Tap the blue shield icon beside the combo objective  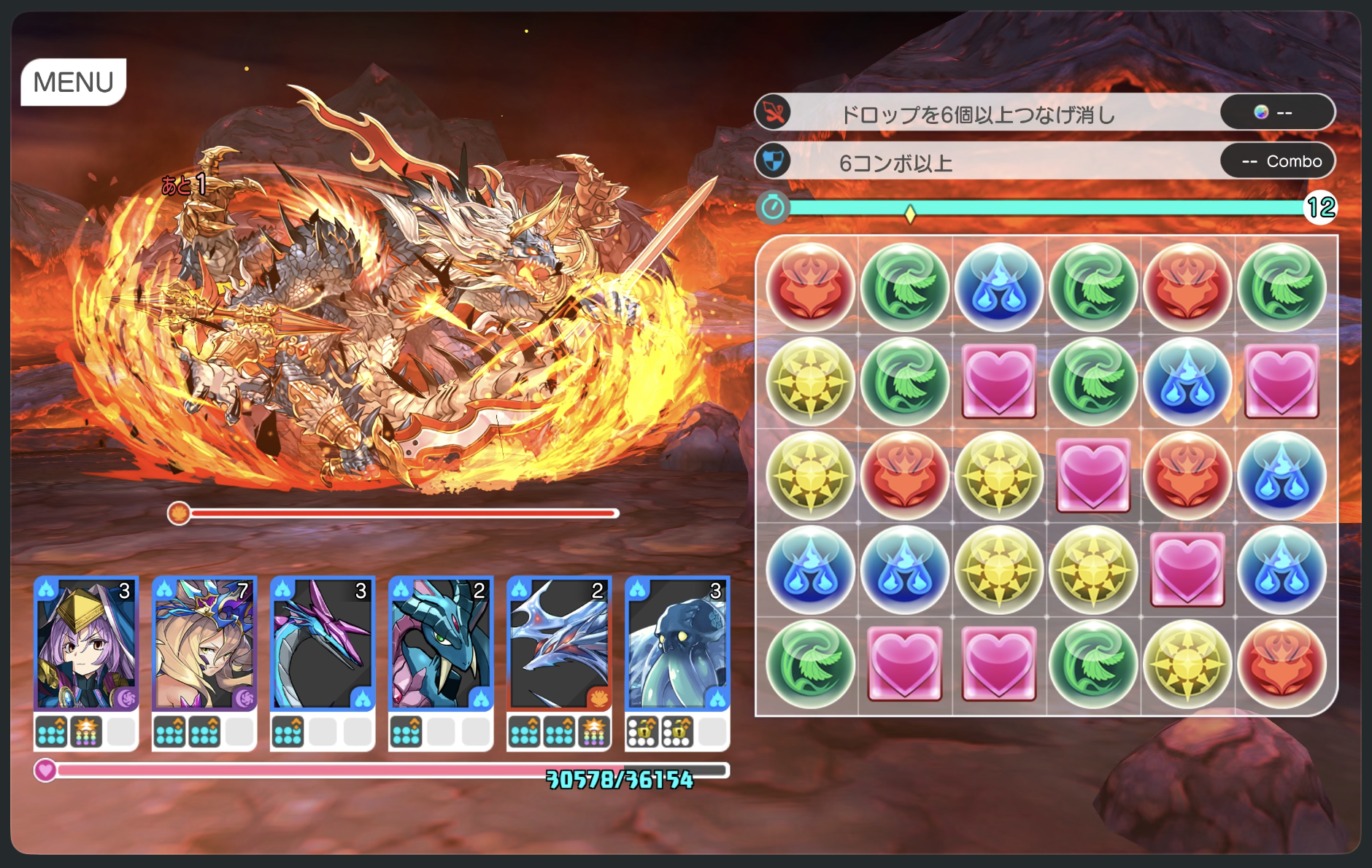(x=774, y=160)
